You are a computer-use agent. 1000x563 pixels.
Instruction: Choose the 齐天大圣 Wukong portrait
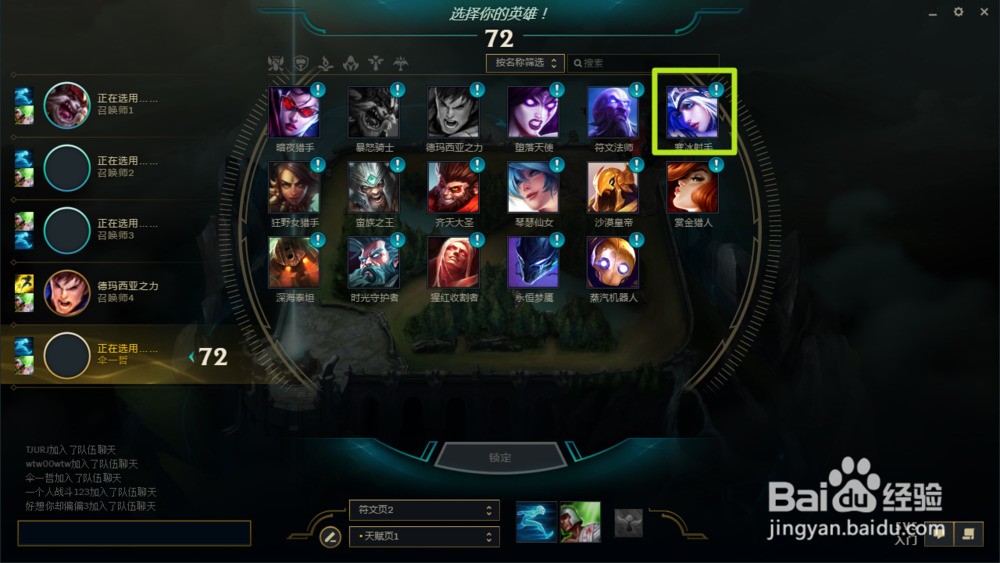(x=453, y=187)
